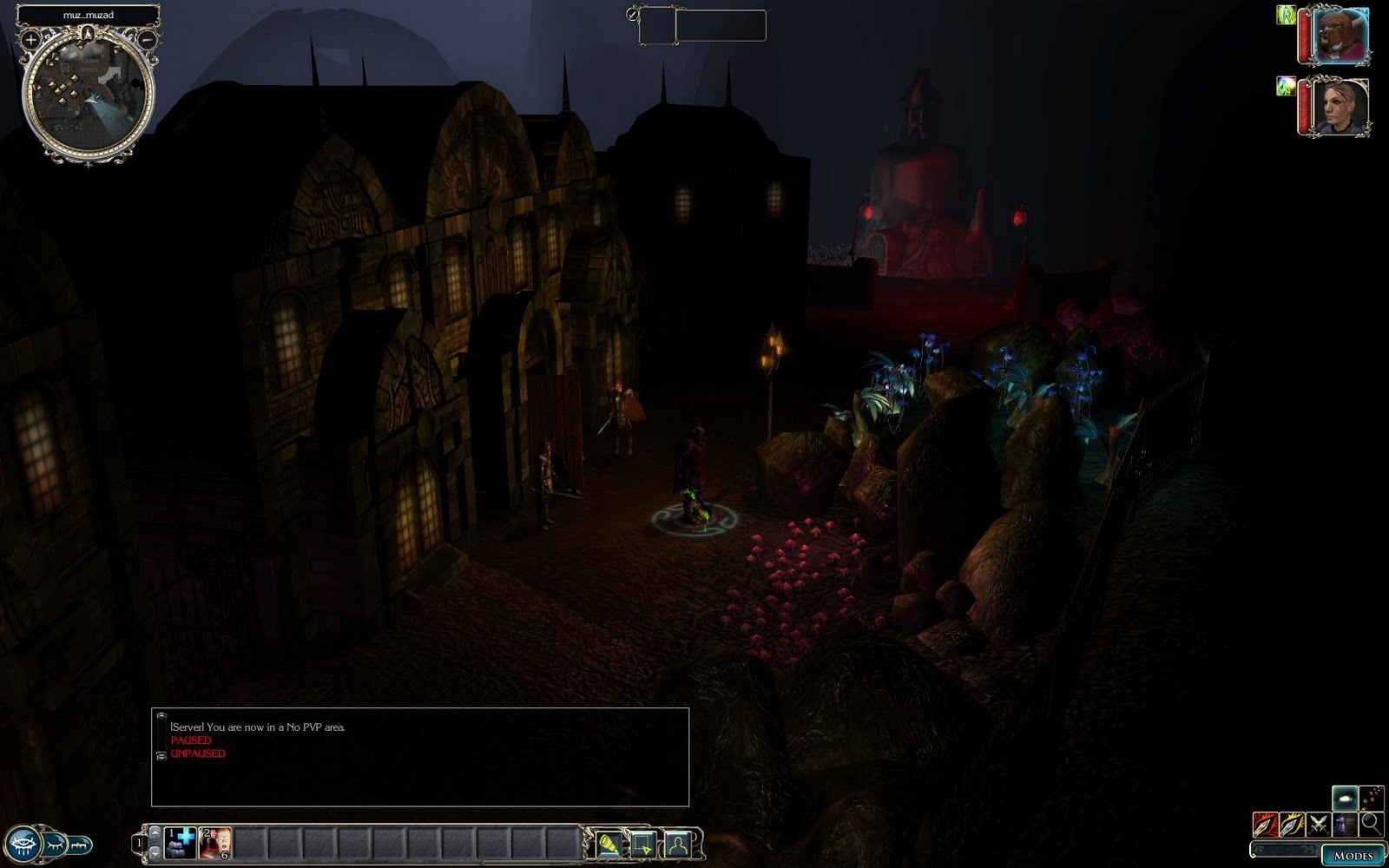
Task: Toggle the shadowy figure stealth mode
Action: [x=1345, y=824]
